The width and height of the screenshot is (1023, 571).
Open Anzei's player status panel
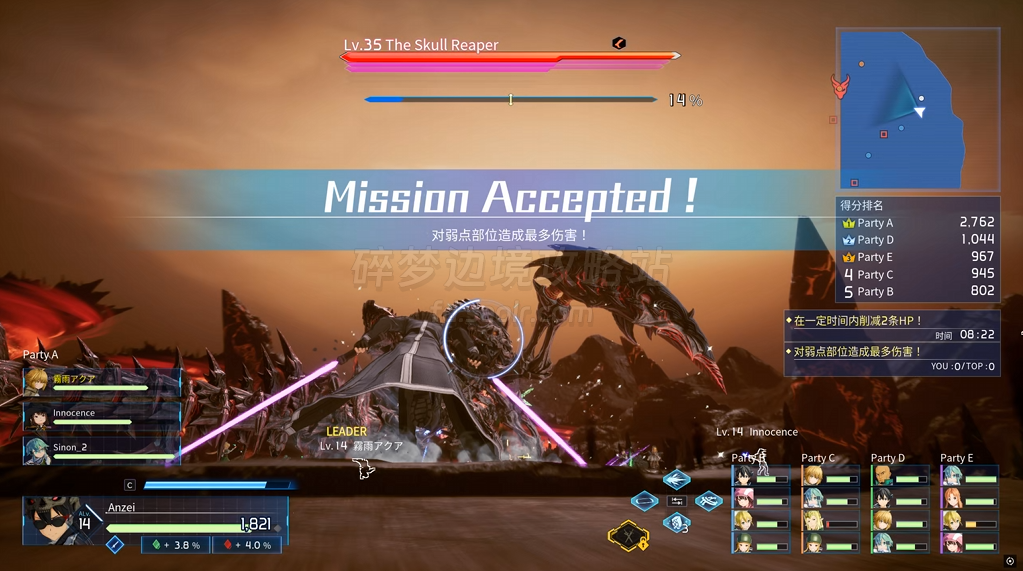[155, 522]
